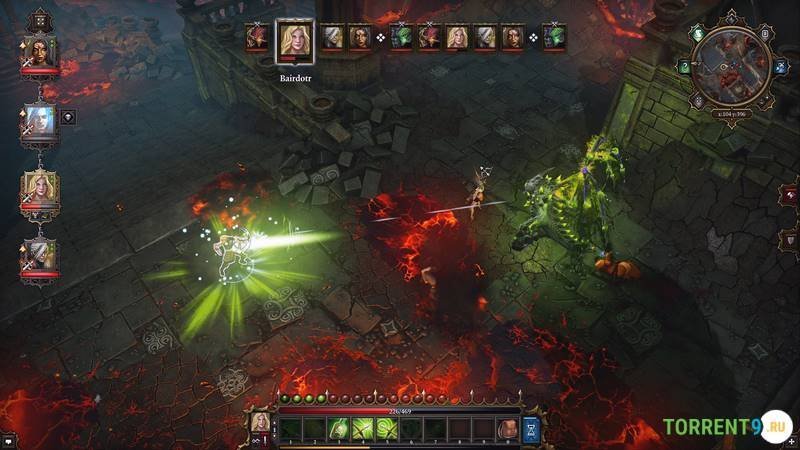Activate the green swirl skill in slot 5
Screen dimensions: 800x450
point(386,429)
